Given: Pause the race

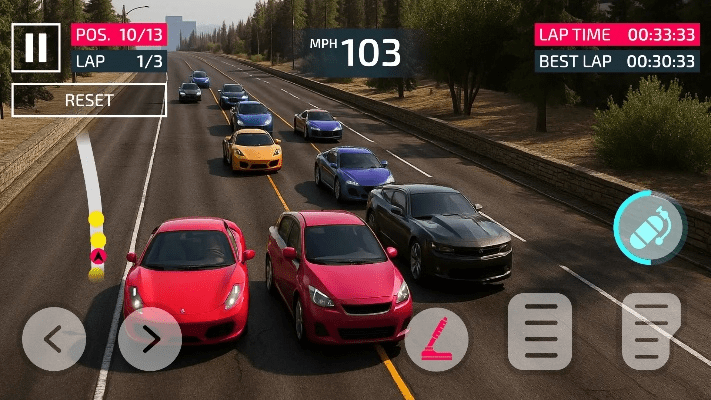Looking at the screenshot, I should pyautogui.click(x=36, y=47).
